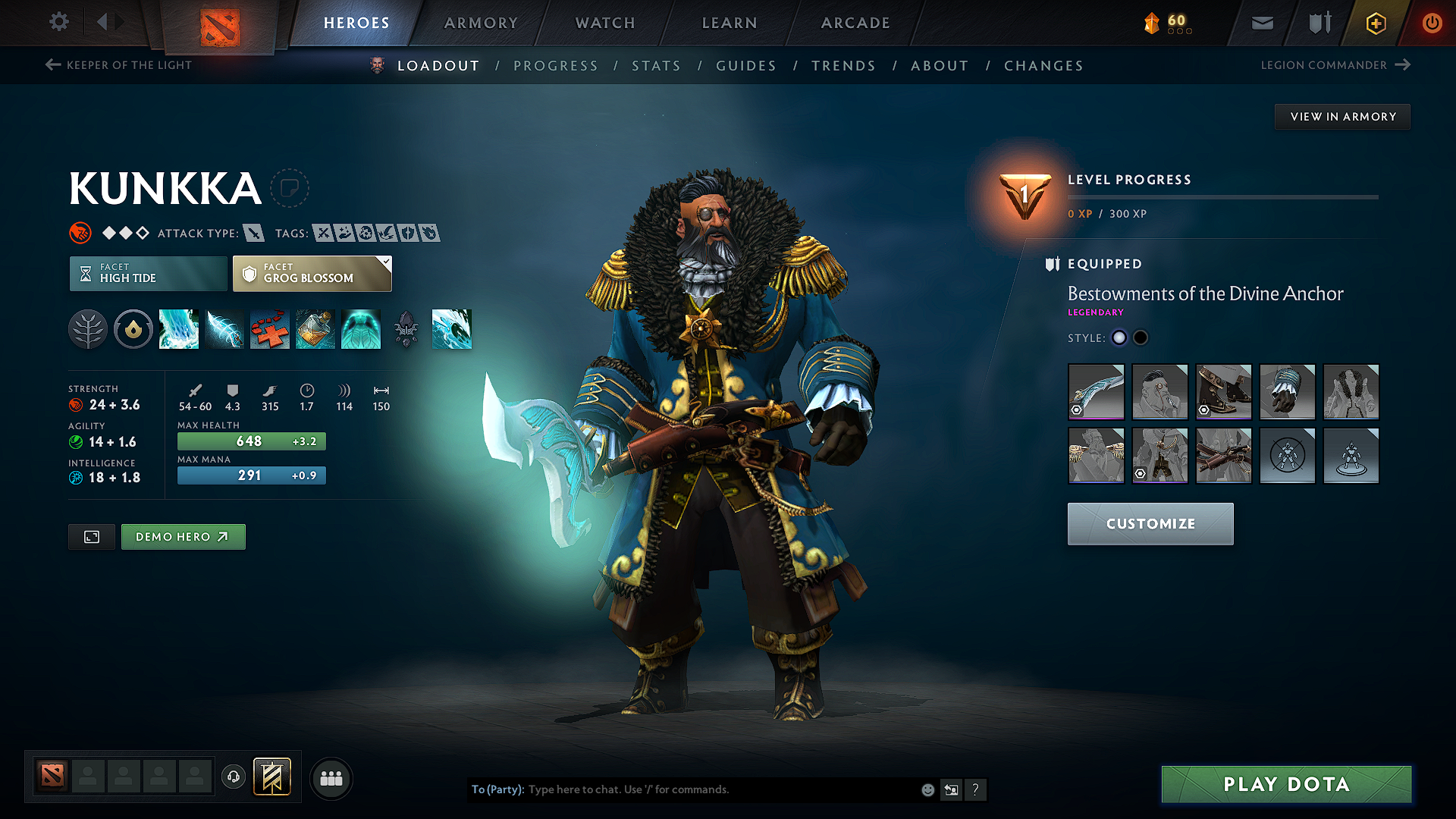Click the power/exit icon top right
Screen dimensions: 1456x819
1432,23
